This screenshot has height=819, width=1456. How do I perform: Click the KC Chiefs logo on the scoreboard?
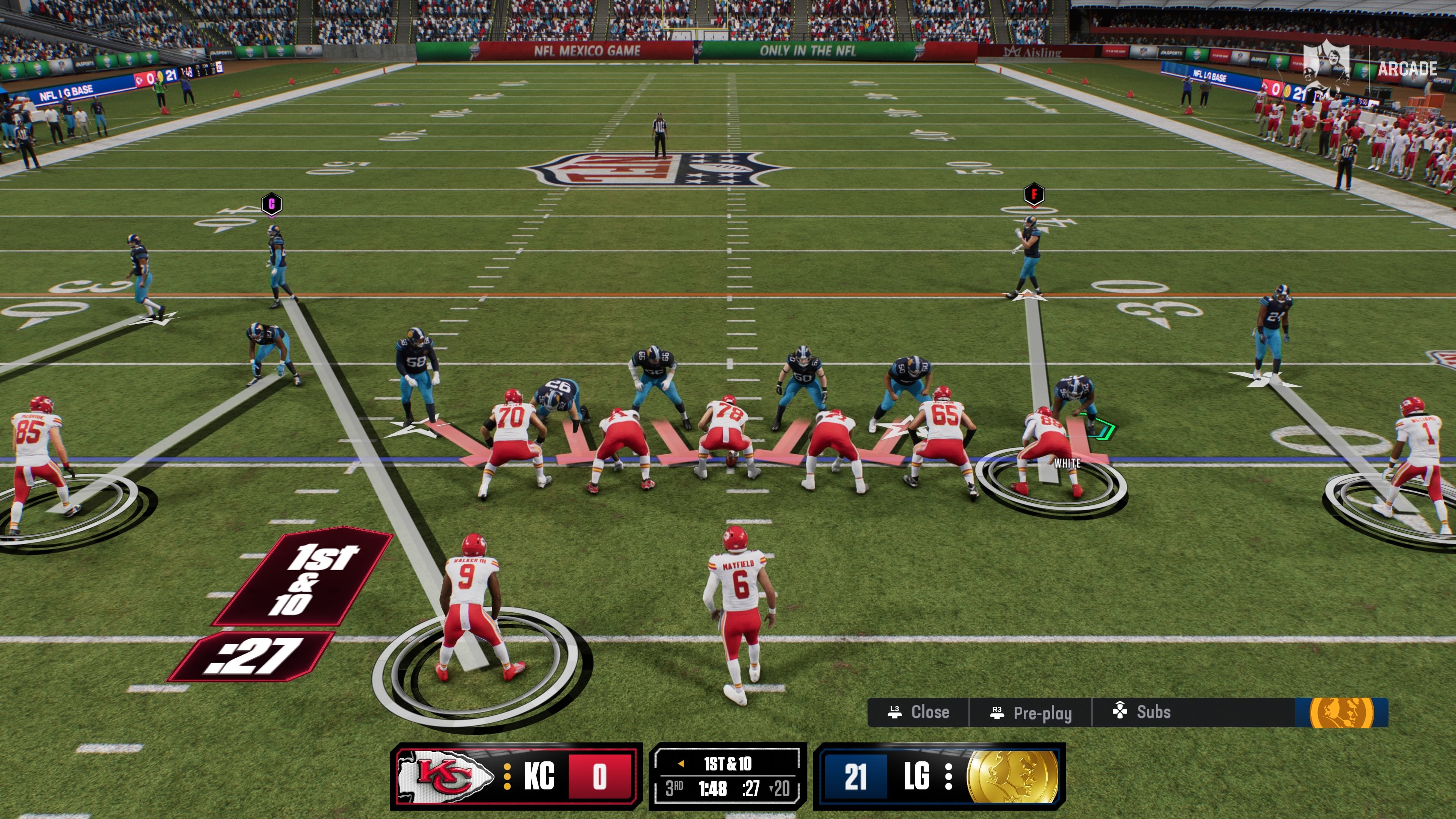(445, 776)
